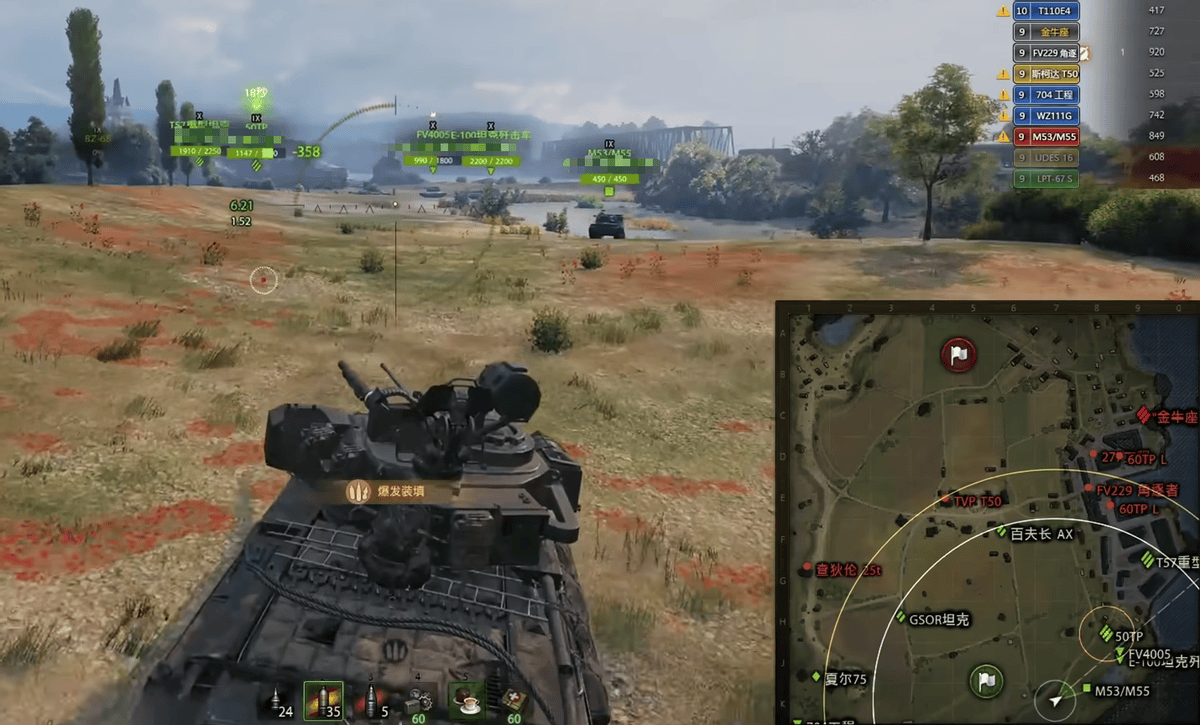Switch to the shell with 5 rounds
1200x725 pixels.
click(374, 701)
